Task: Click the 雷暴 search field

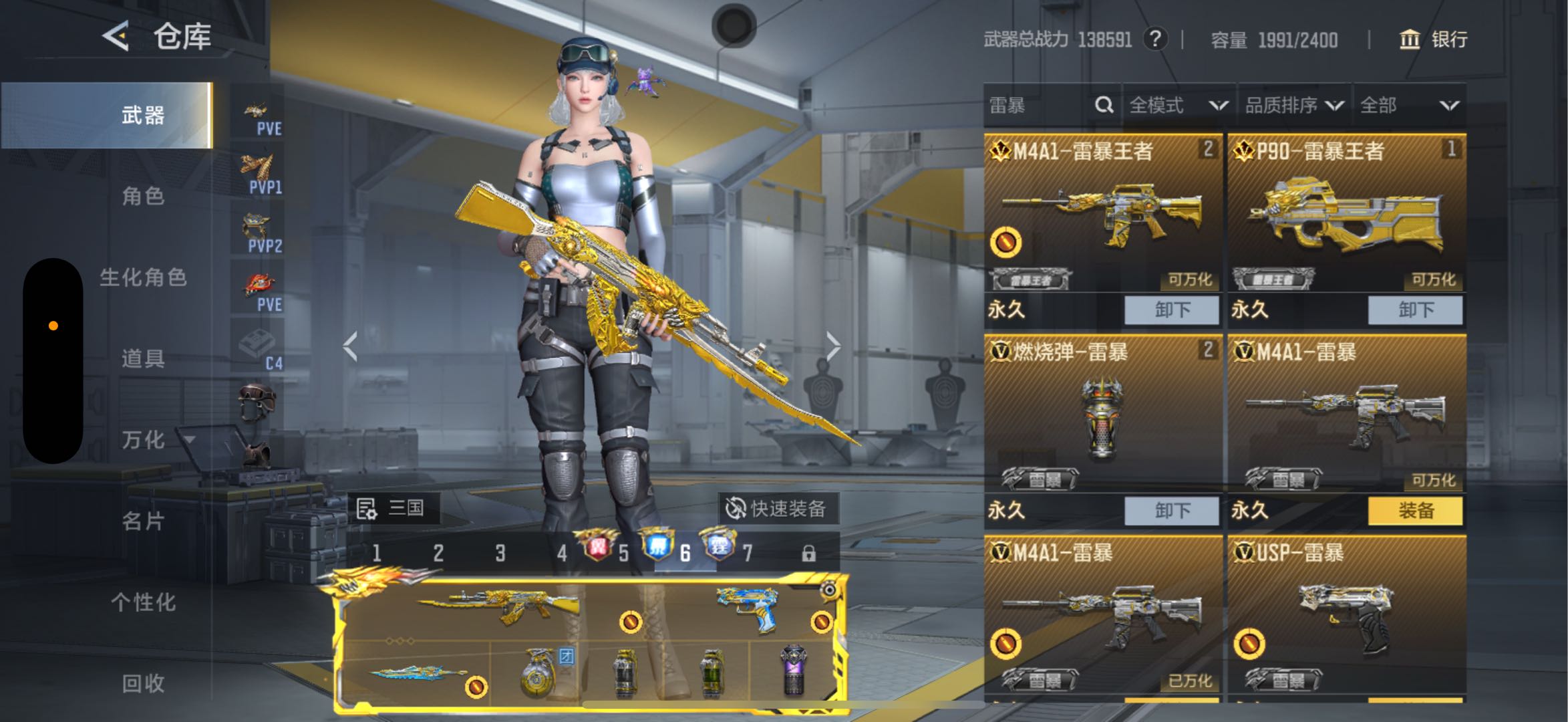Action: (x=1039, y=105)
